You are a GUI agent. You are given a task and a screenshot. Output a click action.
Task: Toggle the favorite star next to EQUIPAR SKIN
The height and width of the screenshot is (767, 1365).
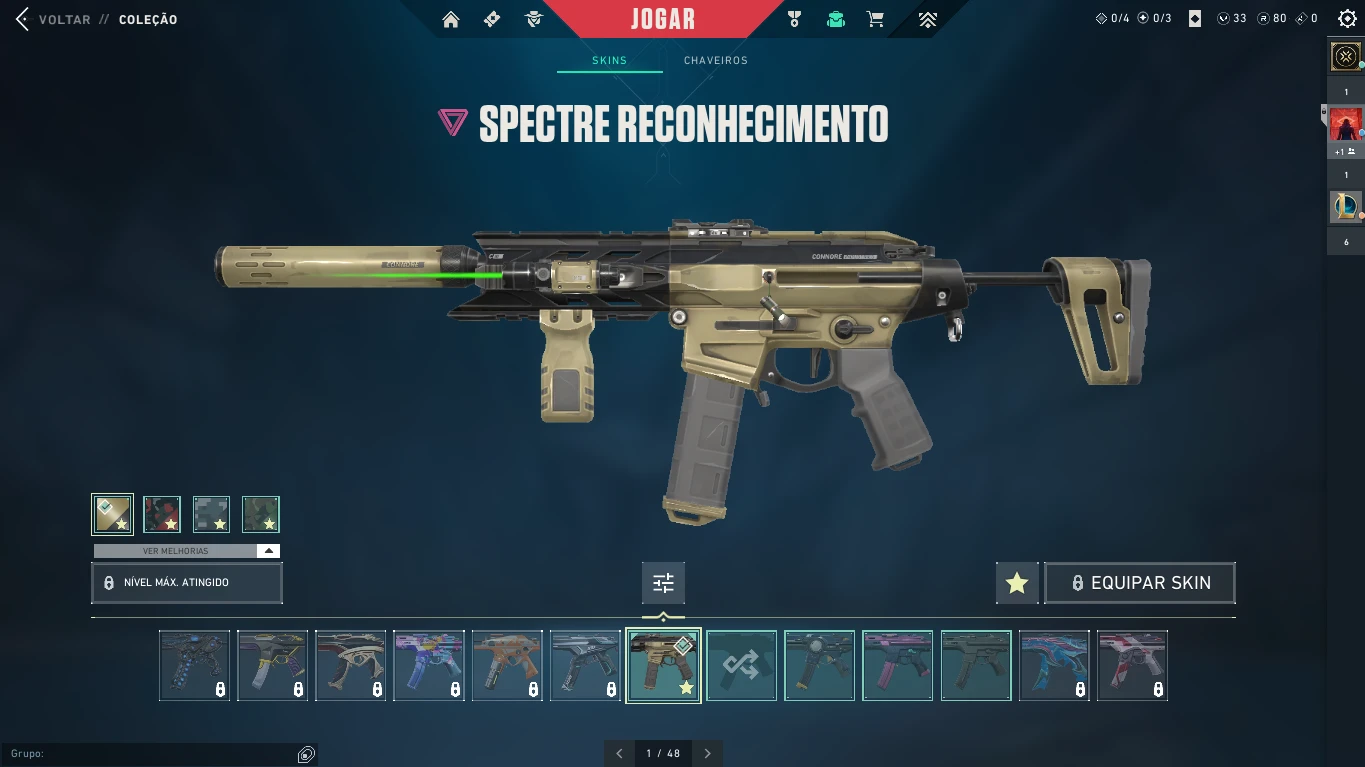point(1017,582)
